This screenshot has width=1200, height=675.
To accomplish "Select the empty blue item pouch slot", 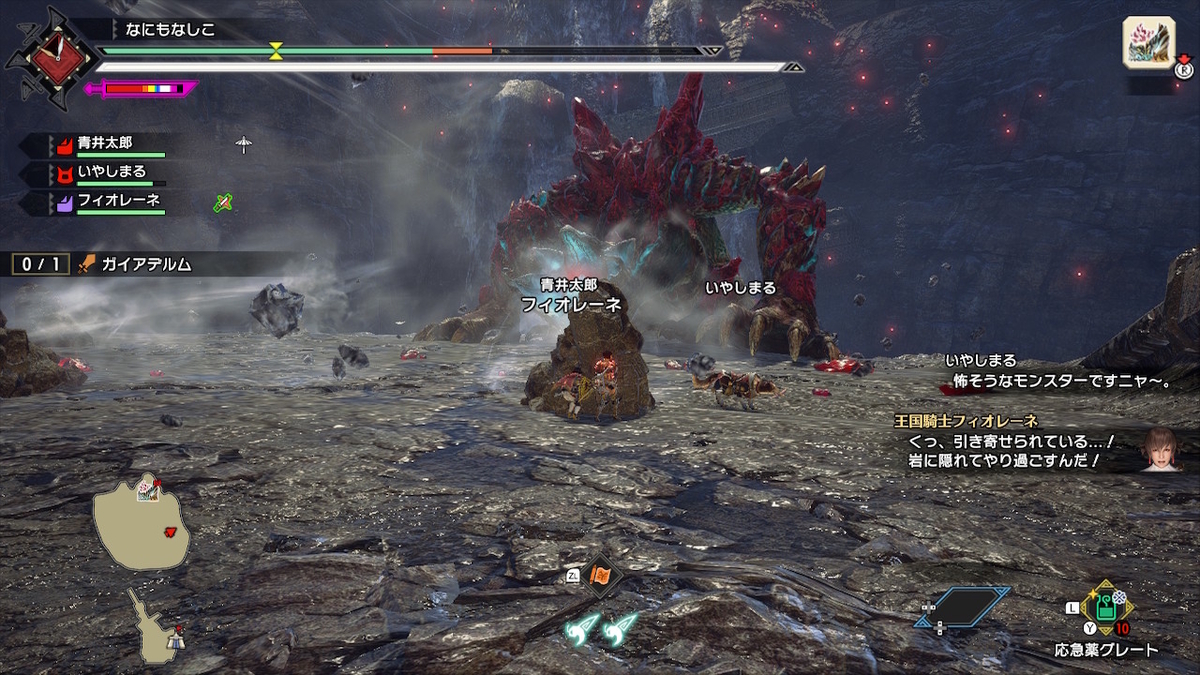I will click(962, 606).
